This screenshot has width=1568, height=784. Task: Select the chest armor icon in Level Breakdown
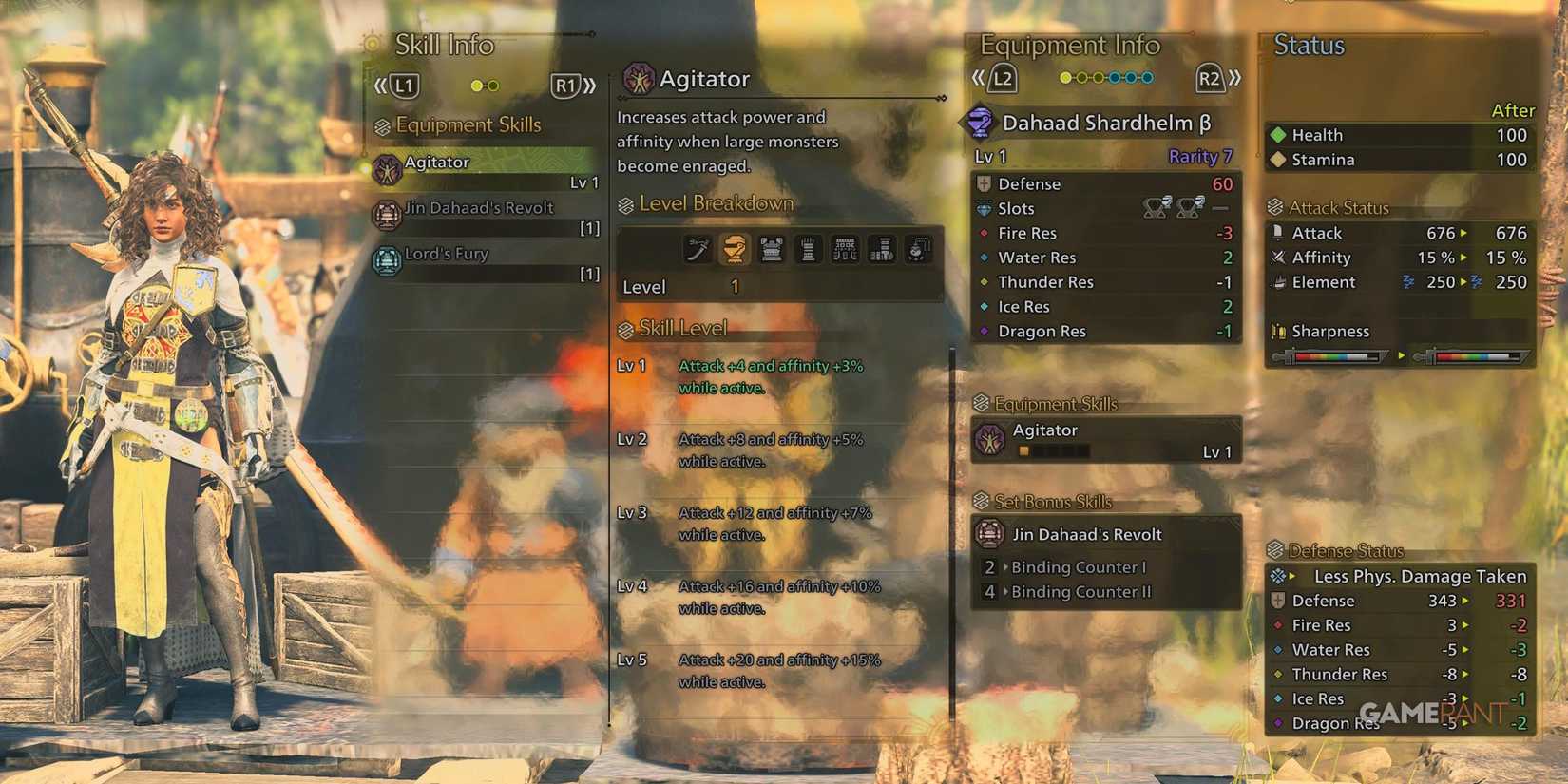coord(771,250)
